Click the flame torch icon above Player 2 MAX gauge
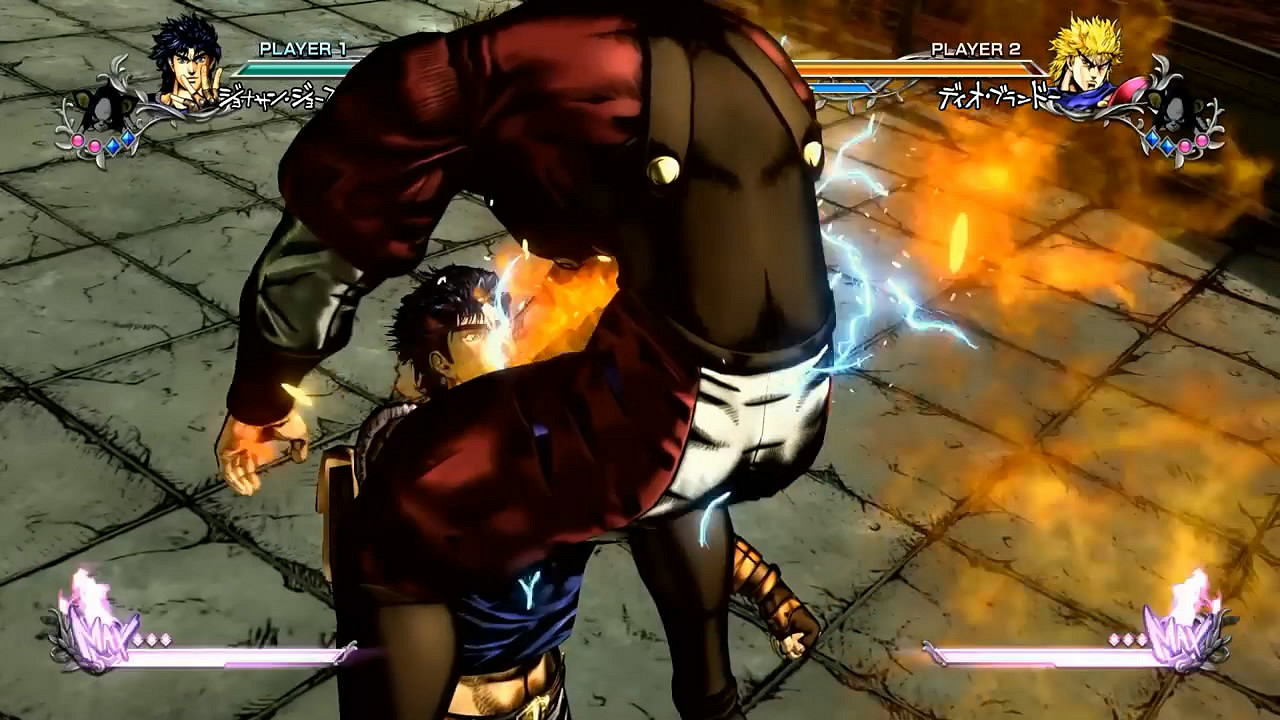Image resolution: width=1280 pixels, height=720 pixels. coord(1195,590)
